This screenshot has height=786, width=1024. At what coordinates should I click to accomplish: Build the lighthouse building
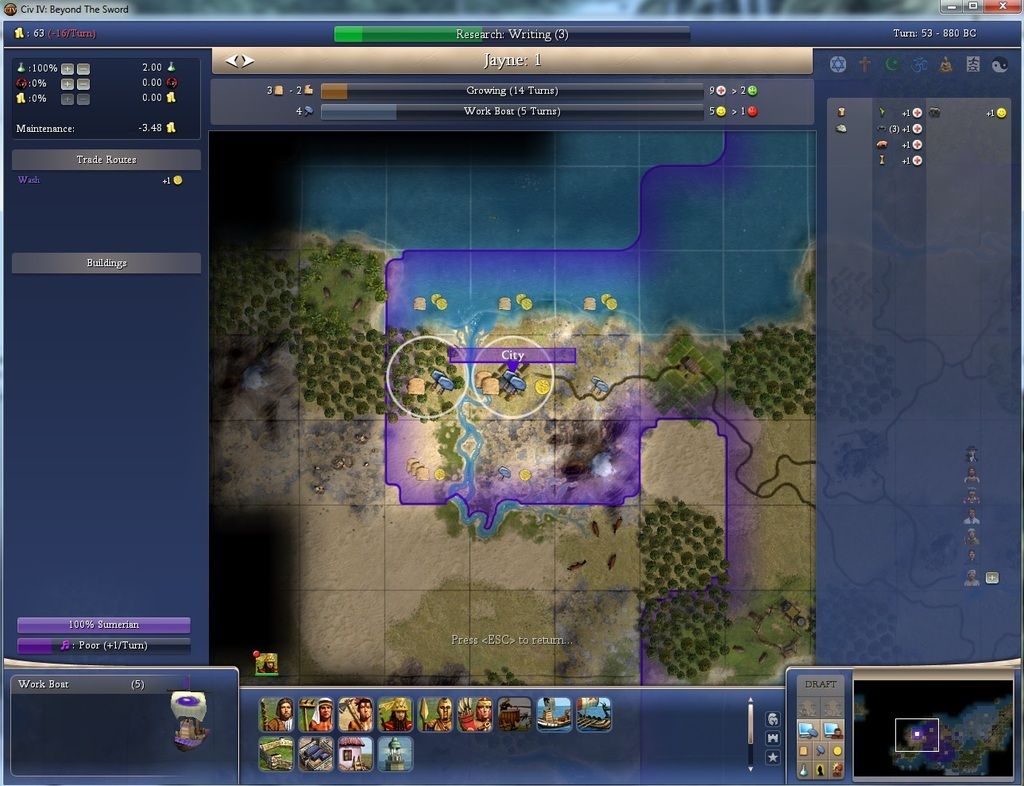[x=395, y=753]
